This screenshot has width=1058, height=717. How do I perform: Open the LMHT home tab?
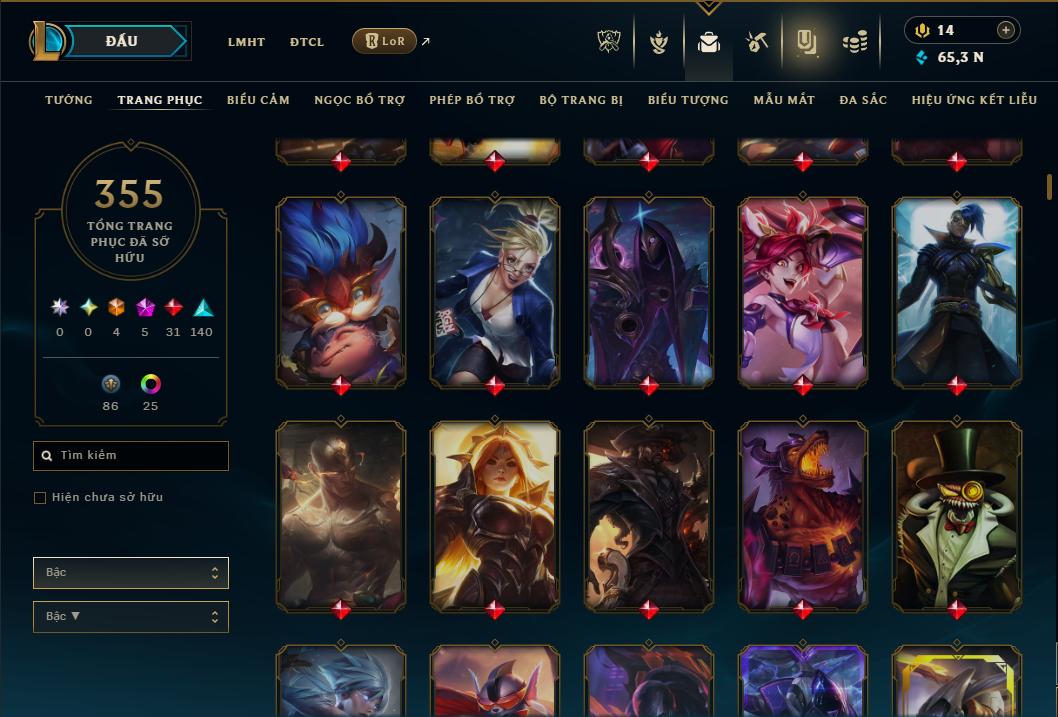pos(246,42)
